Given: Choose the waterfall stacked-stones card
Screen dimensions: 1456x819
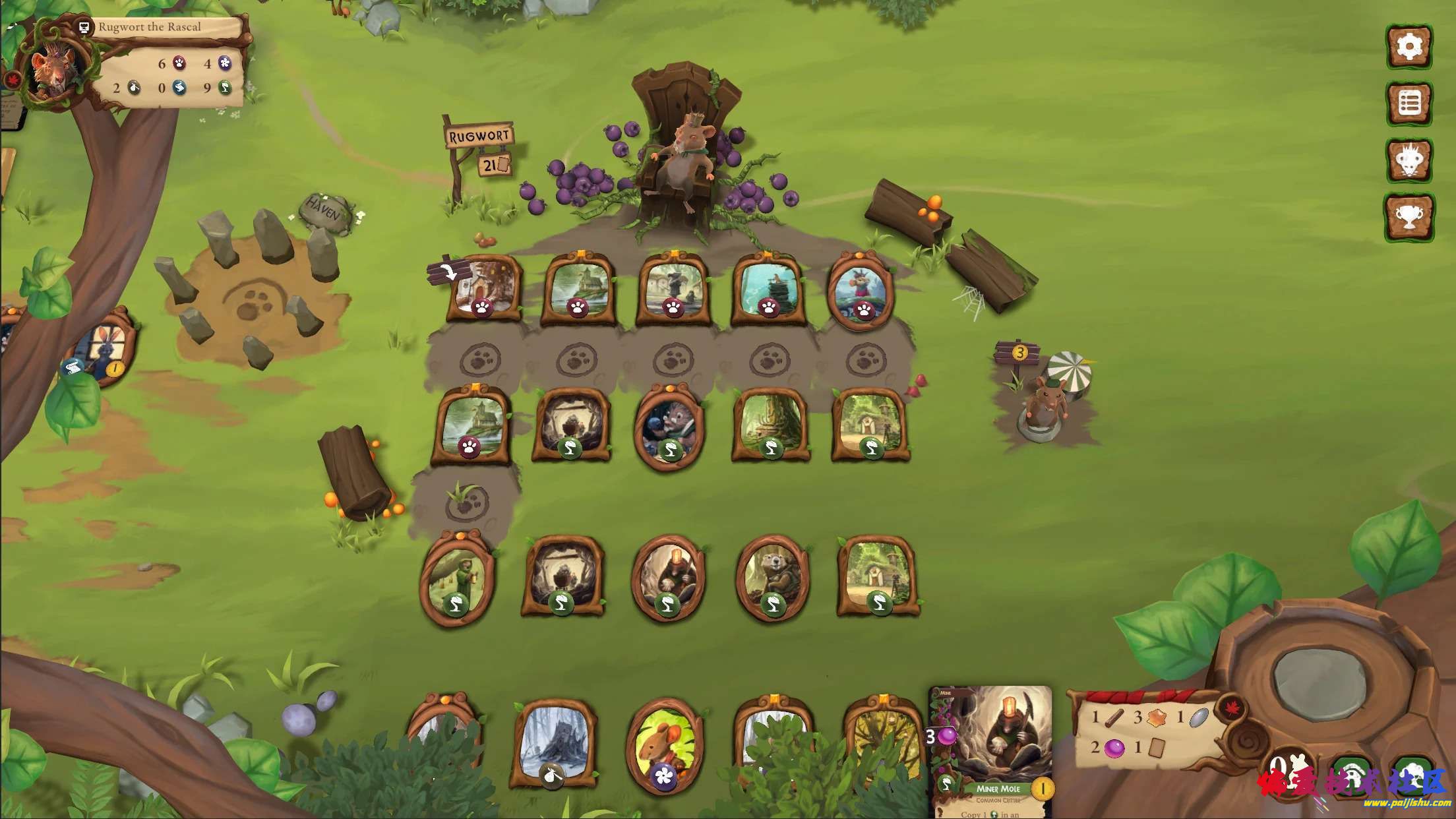Looking at the screenshot, I should 768,288.
